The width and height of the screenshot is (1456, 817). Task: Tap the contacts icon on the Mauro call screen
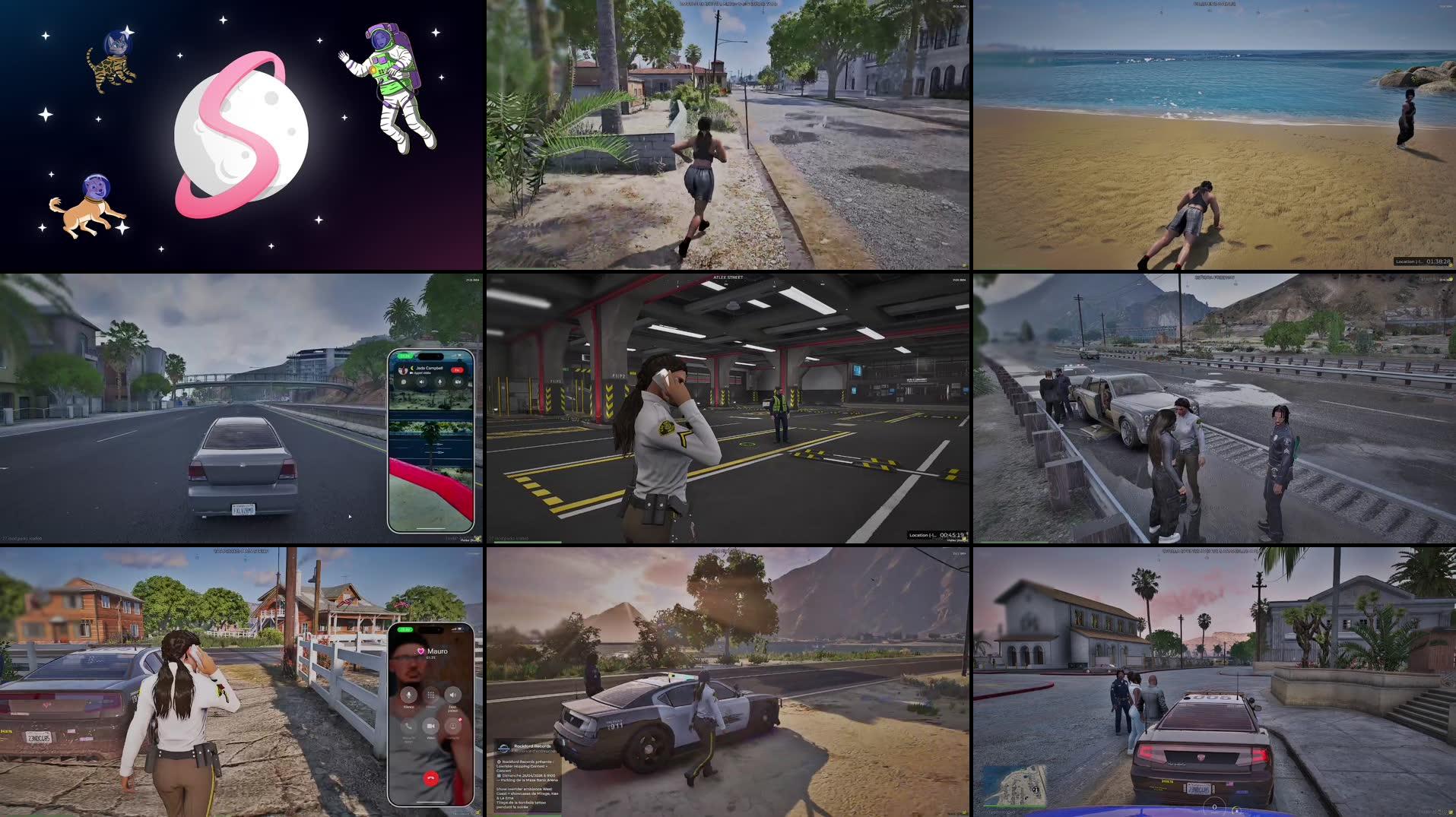[453, 726]
